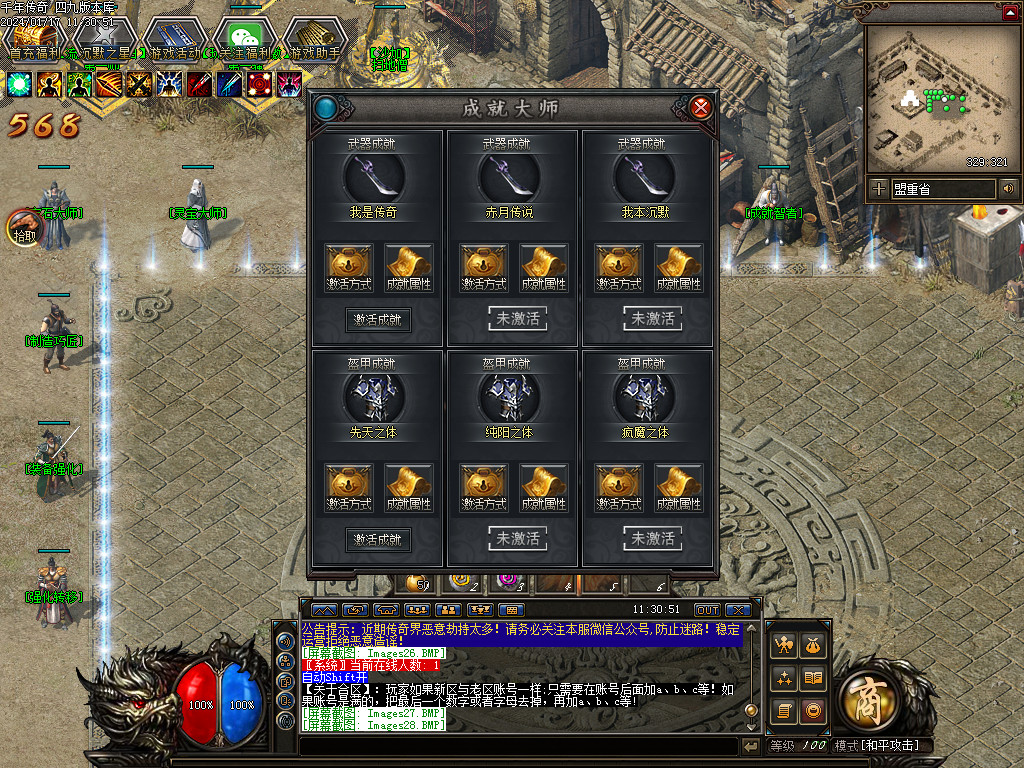Click the plus button beside the map name

click(x=878, y=188)
